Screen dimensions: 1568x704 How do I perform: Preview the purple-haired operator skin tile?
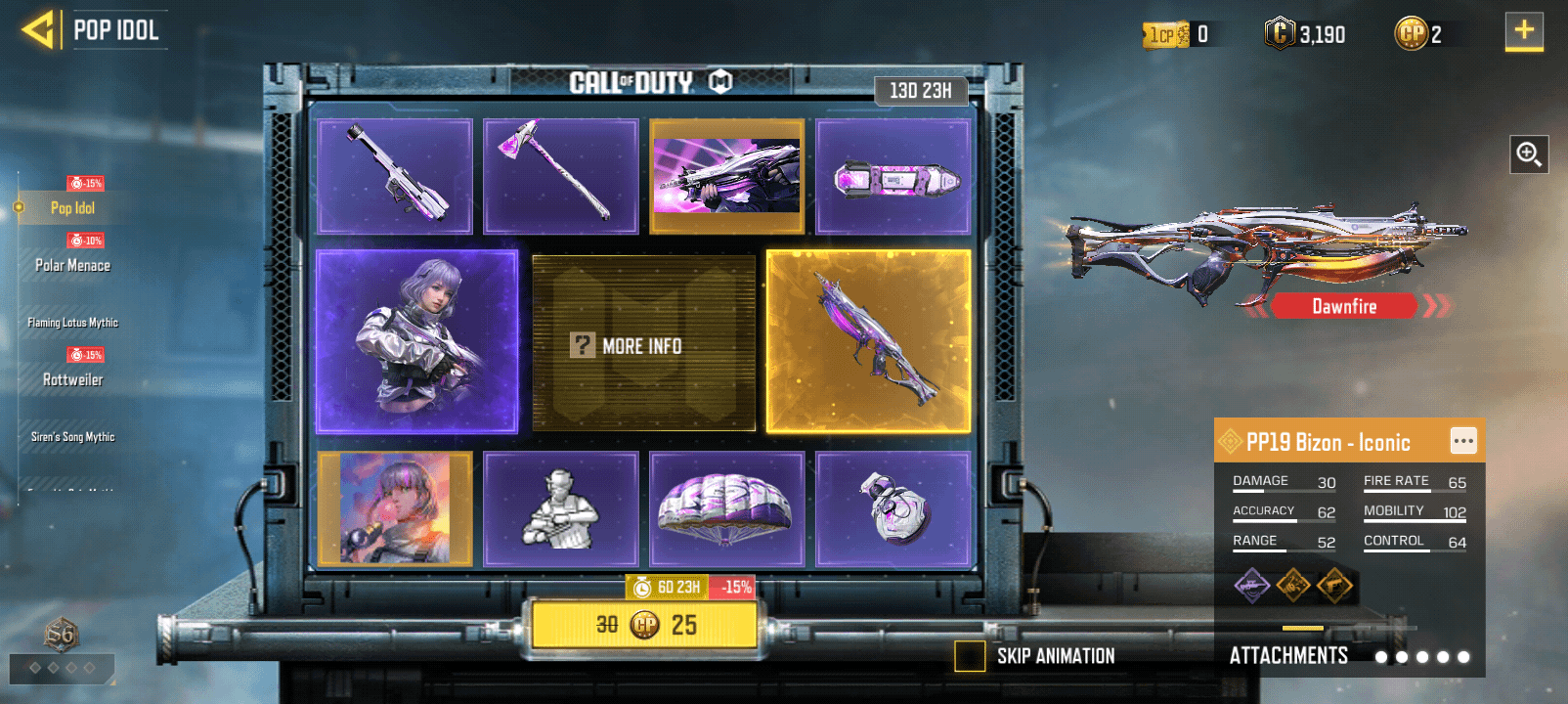pos(416,341)
